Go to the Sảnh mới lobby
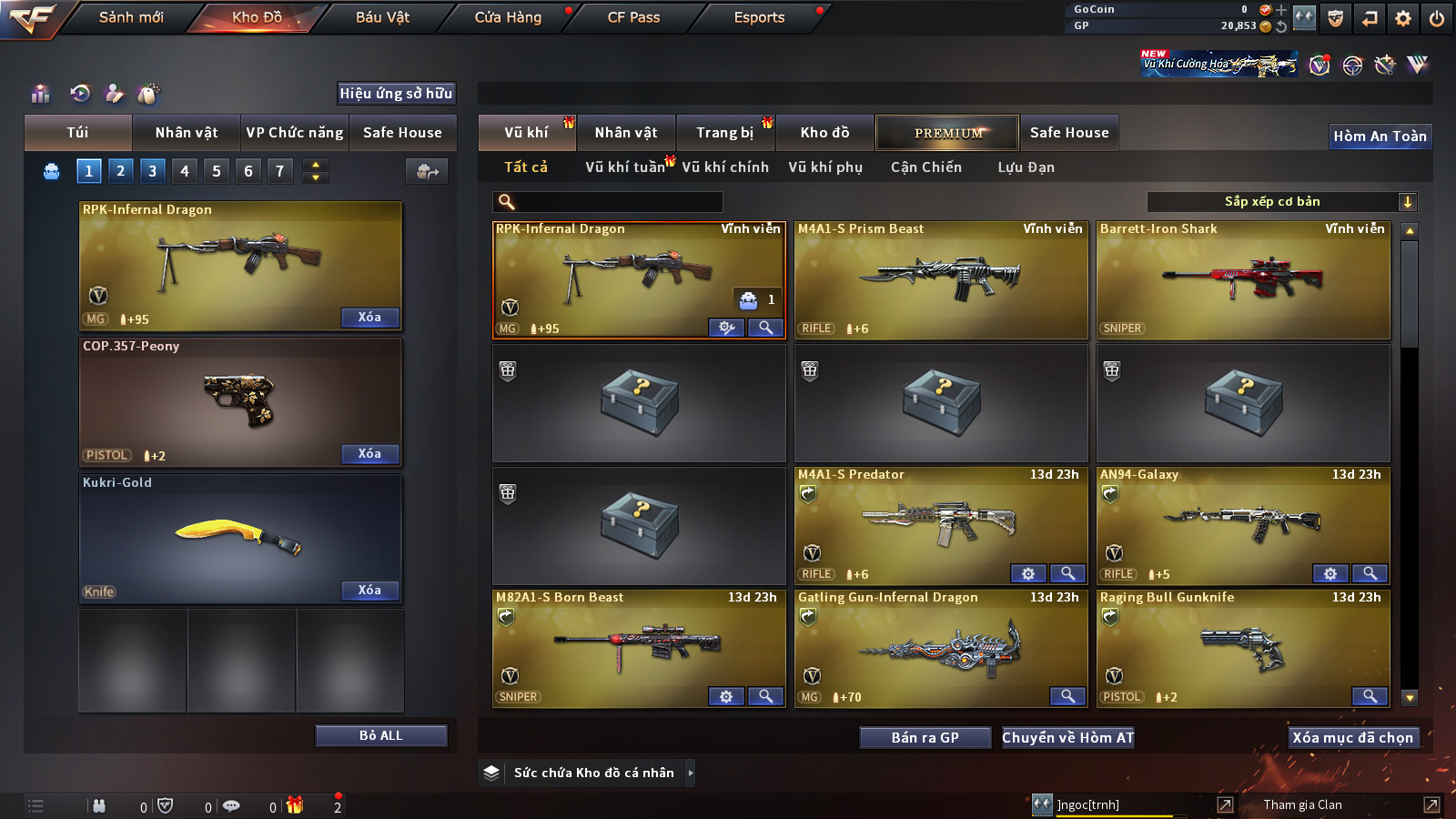 [131, 17]
